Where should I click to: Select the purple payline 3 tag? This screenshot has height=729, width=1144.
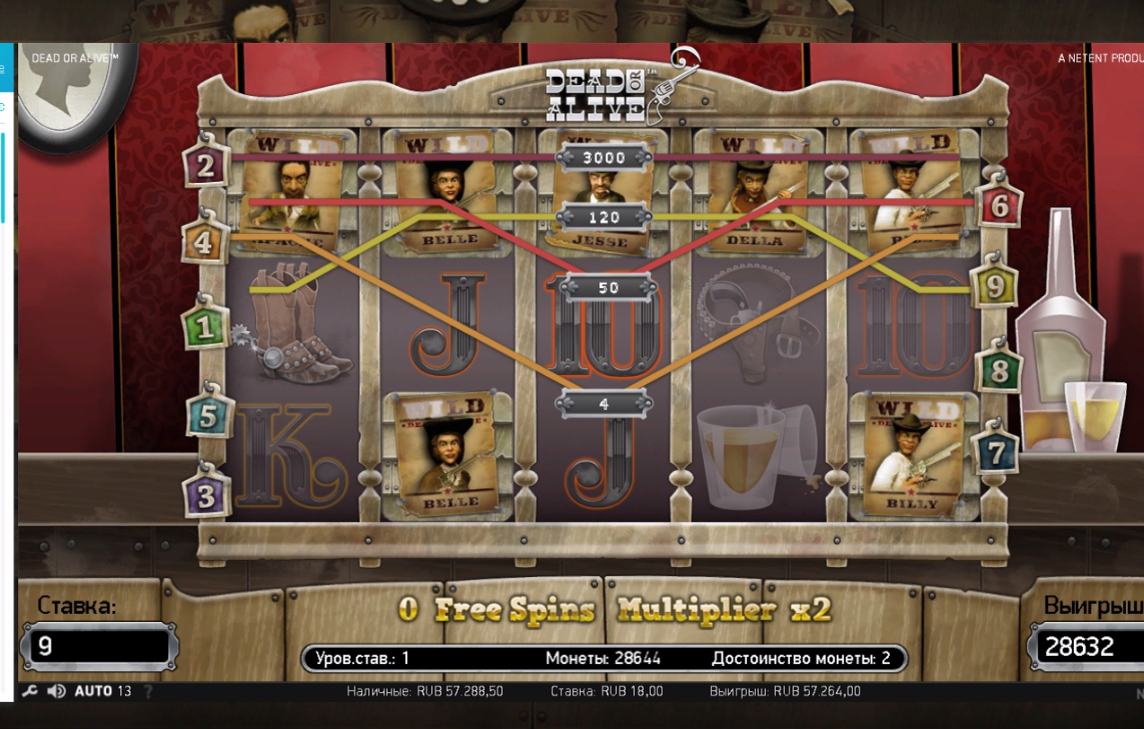point(206,496)
